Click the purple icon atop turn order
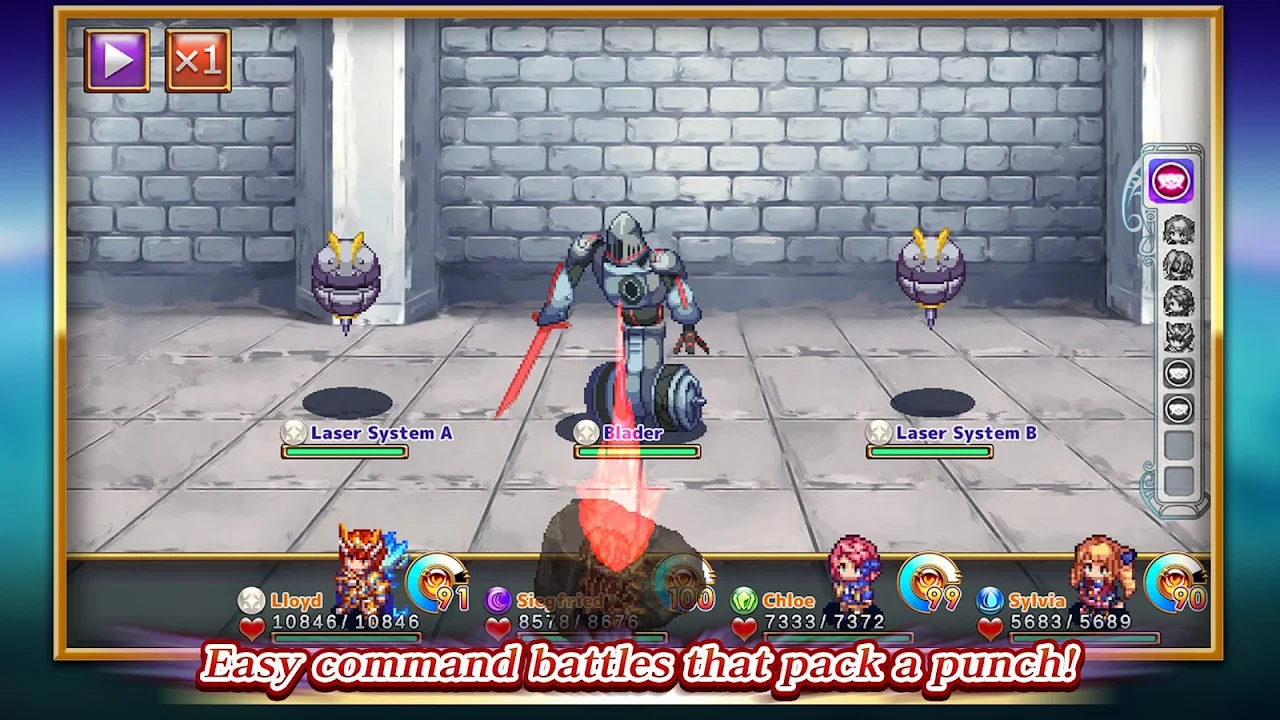 click(1171, 182)
